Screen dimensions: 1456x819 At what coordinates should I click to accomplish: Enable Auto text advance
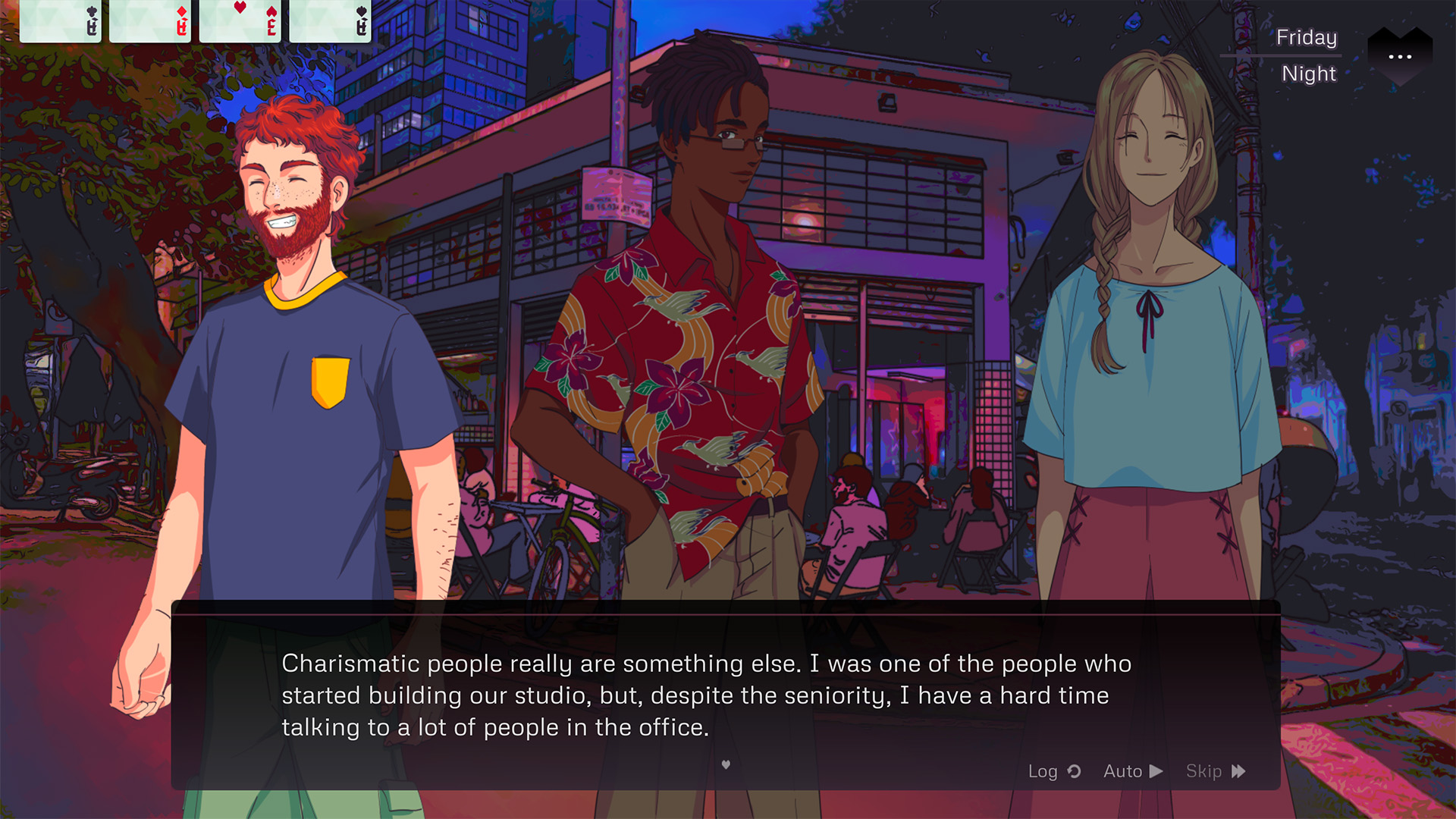tap(1133, 771)
